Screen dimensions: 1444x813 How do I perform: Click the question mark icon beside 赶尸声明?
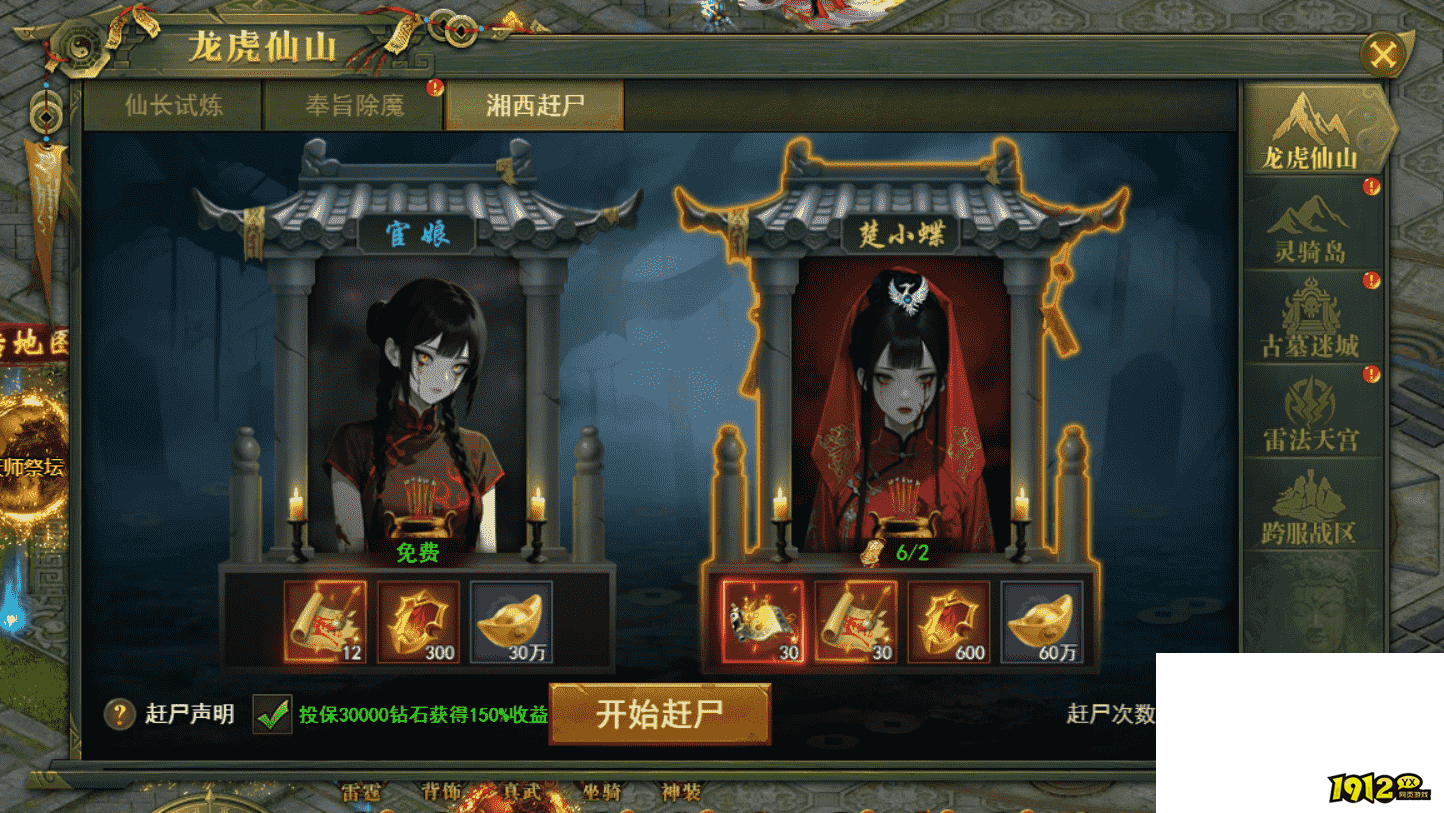click(120, 714)
